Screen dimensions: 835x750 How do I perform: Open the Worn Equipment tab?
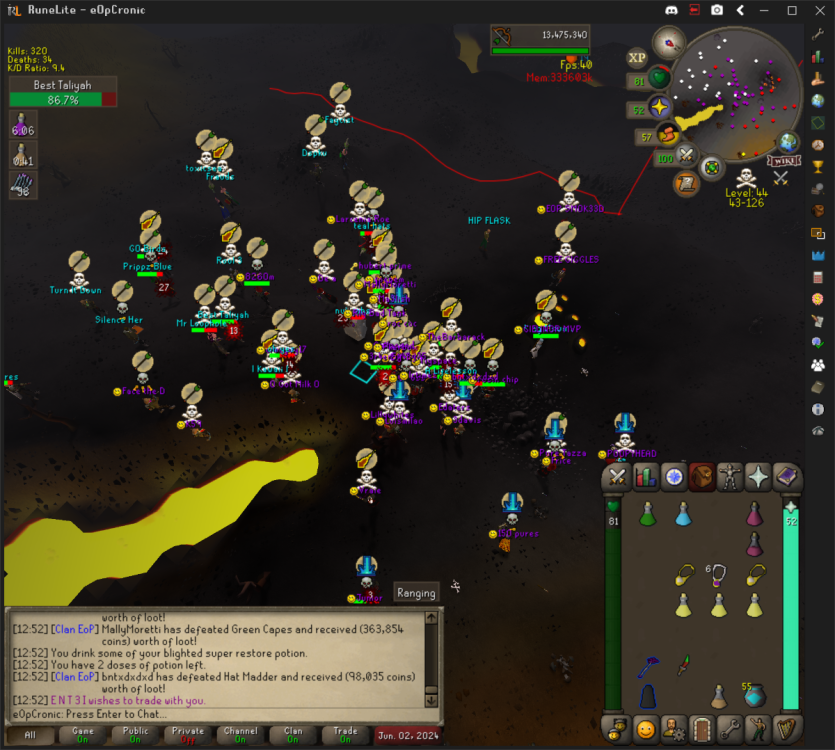pyautogui.click(x=730, y=478)
